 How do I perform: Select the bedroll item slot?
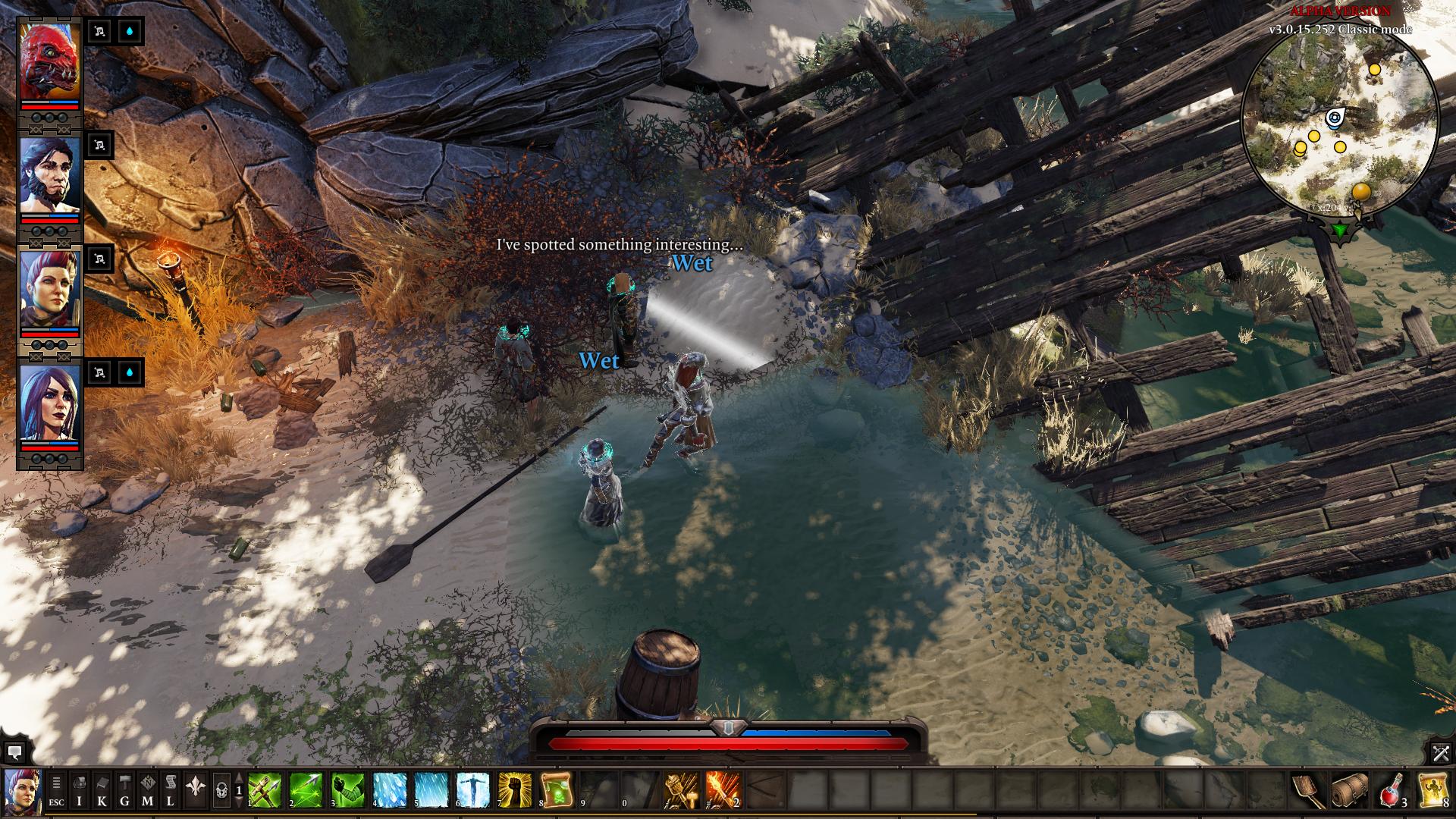coord(1350,790)
